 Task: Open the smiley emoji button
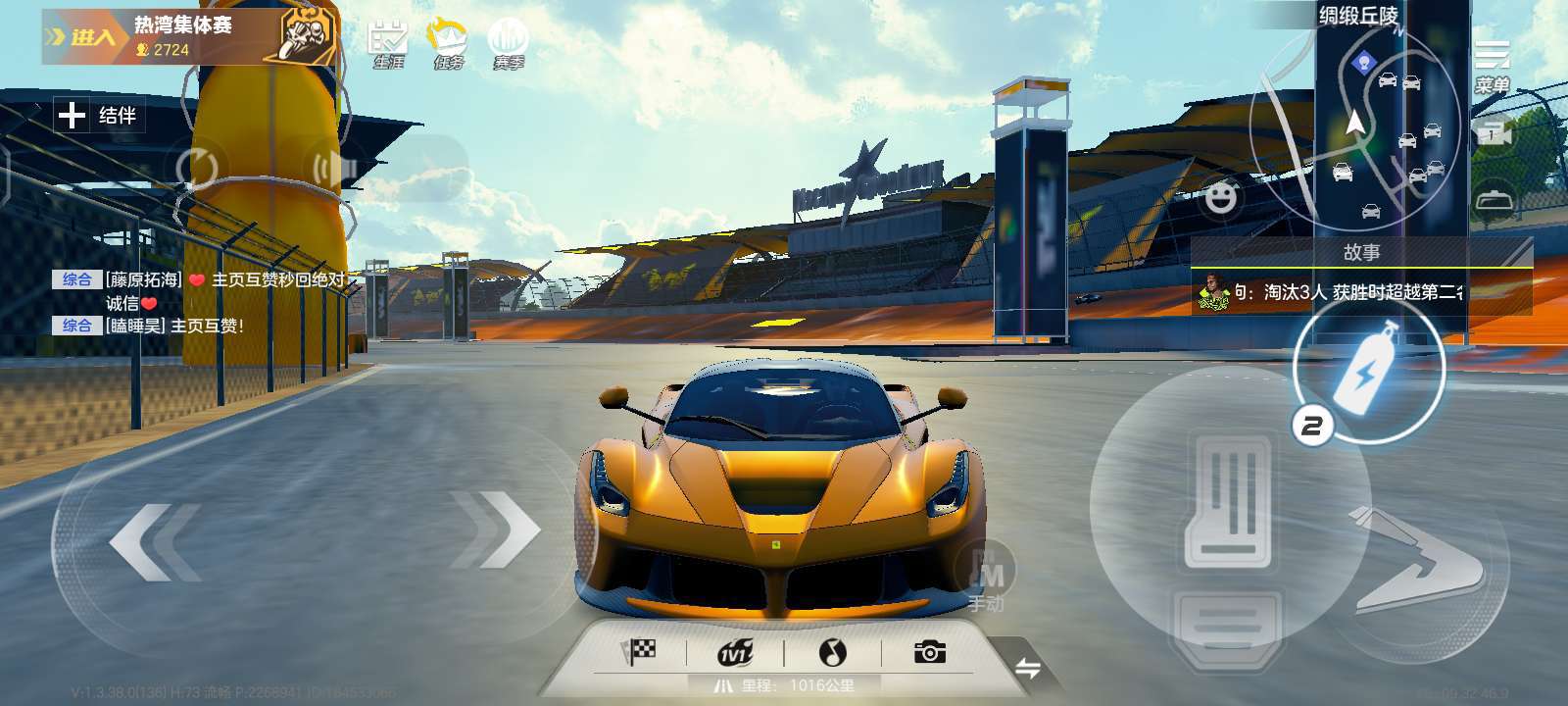point(1220,198)
